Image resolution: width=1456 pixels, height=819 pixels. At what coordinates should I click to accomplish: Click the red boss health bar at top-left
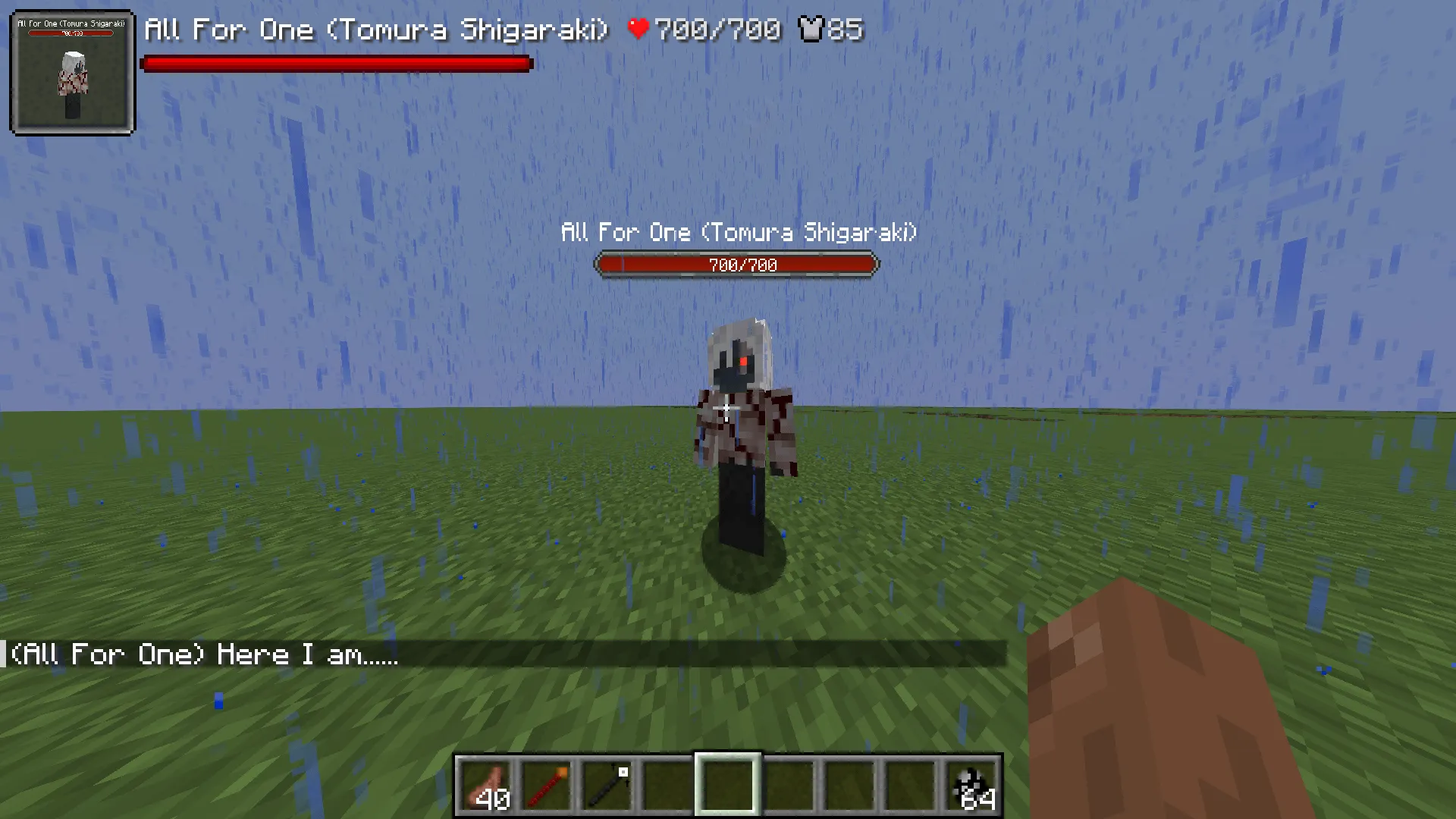[336, 64]
